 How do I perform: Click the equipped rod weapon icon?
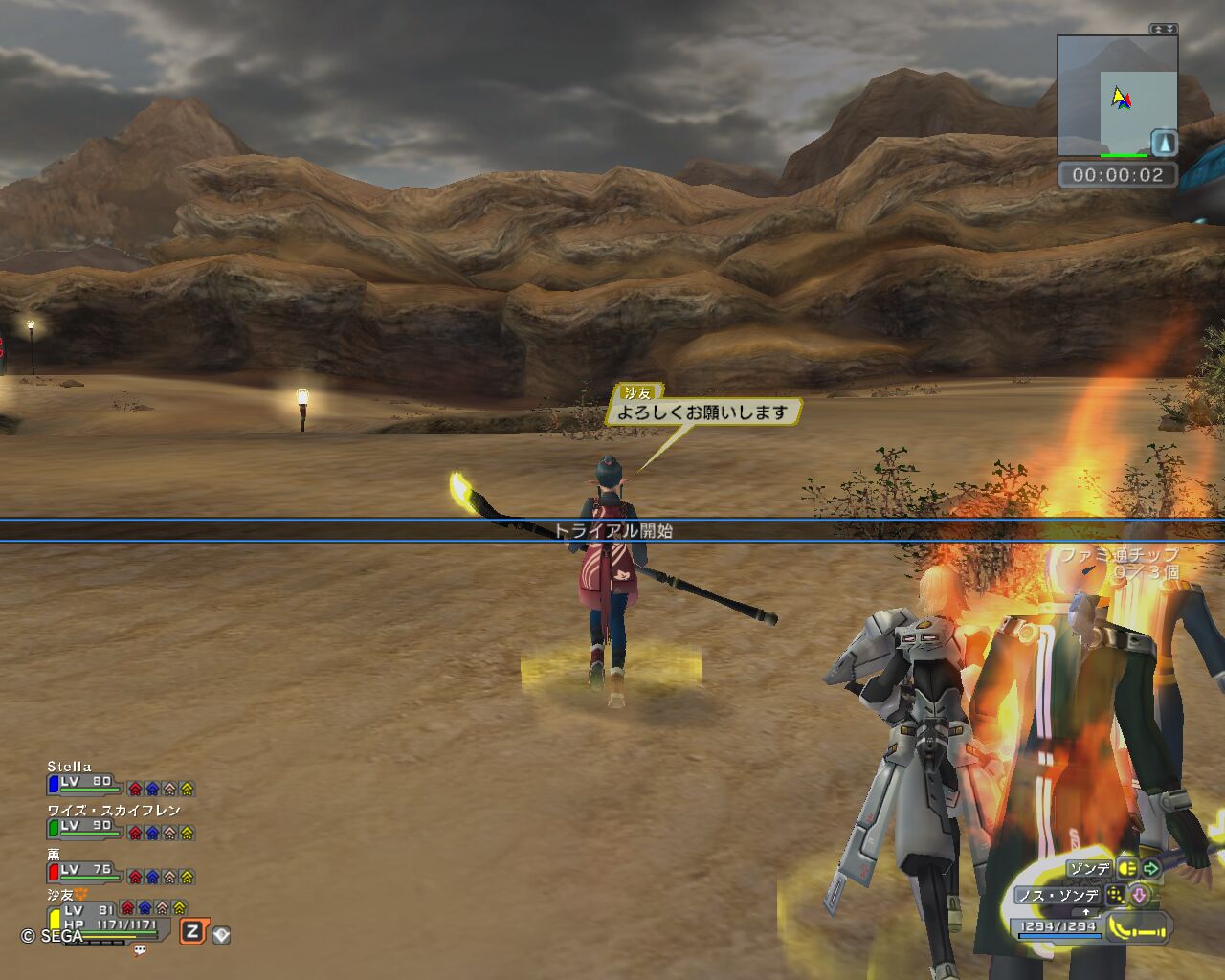pos(1140,927)
